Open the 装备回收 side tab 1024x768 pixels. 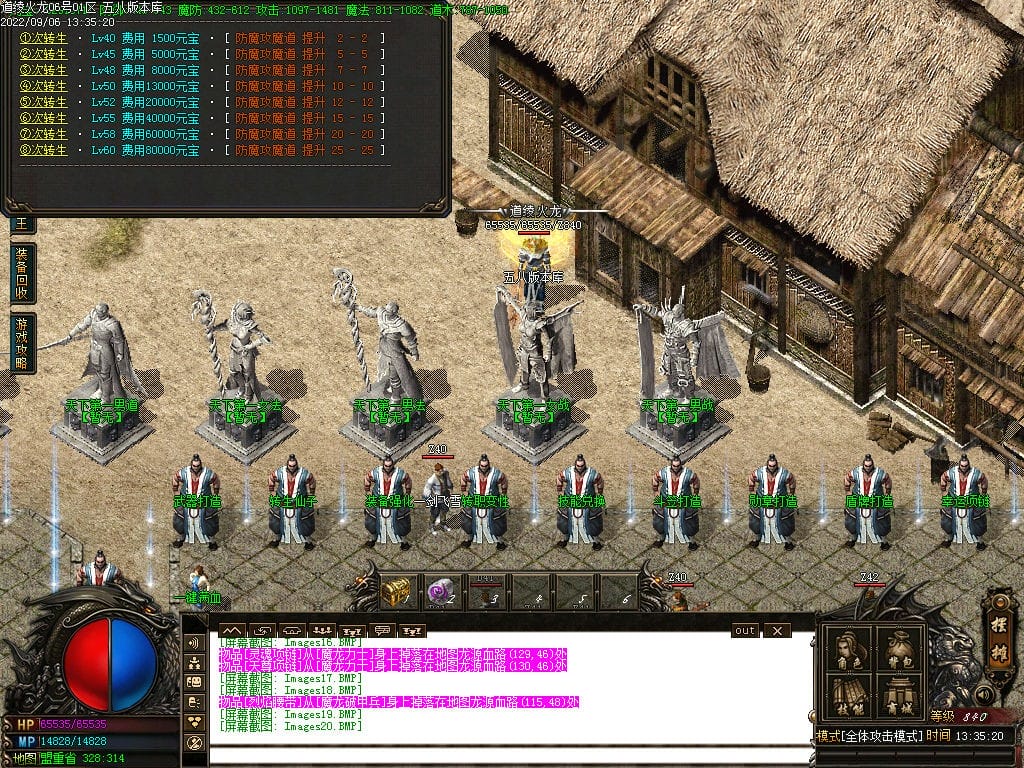pyautogui.click(x=21, y=274)
